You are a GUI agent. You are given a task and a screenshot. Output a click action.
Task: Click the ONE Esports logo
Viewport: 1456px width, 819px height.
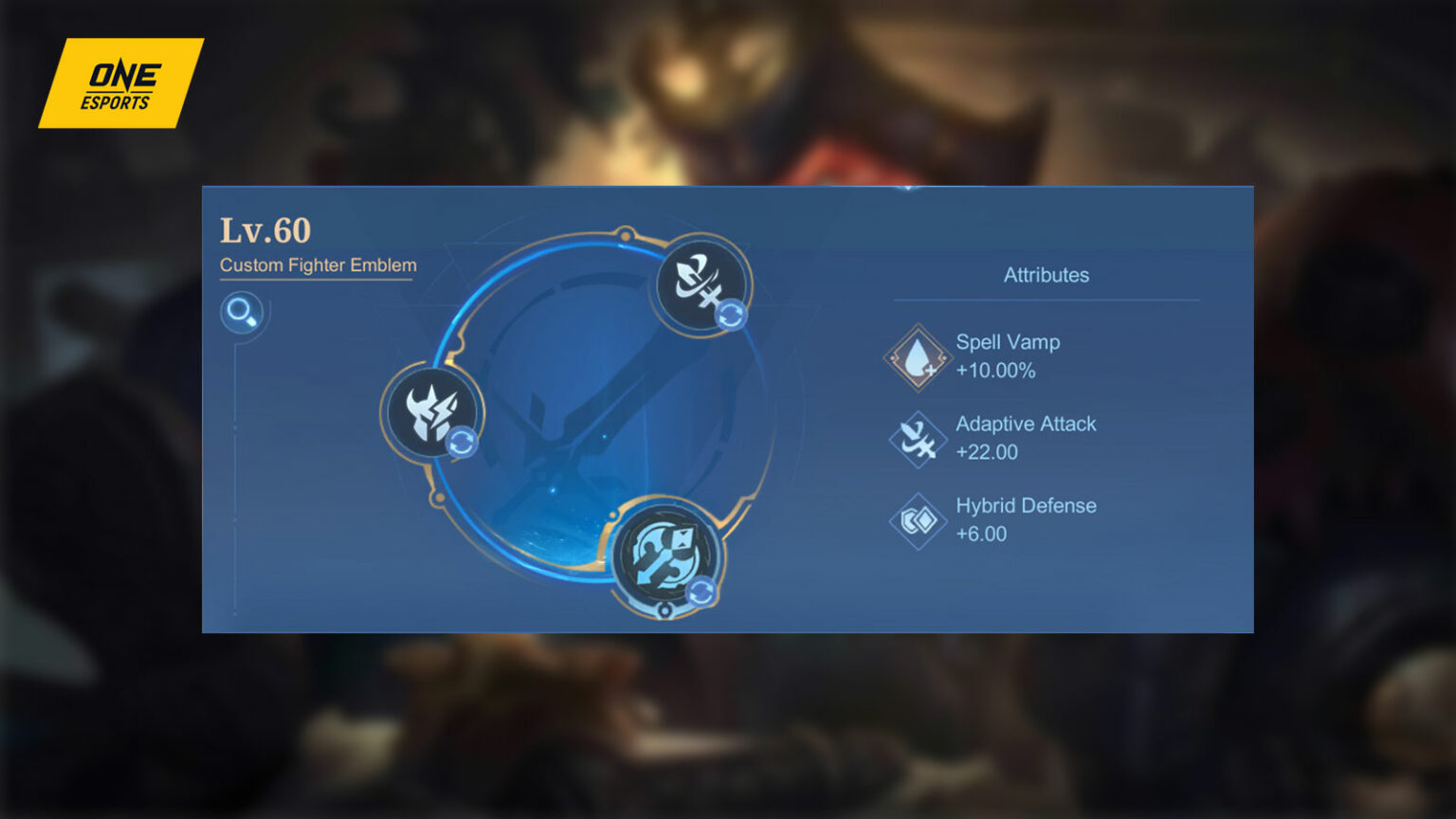coord(121,83)
